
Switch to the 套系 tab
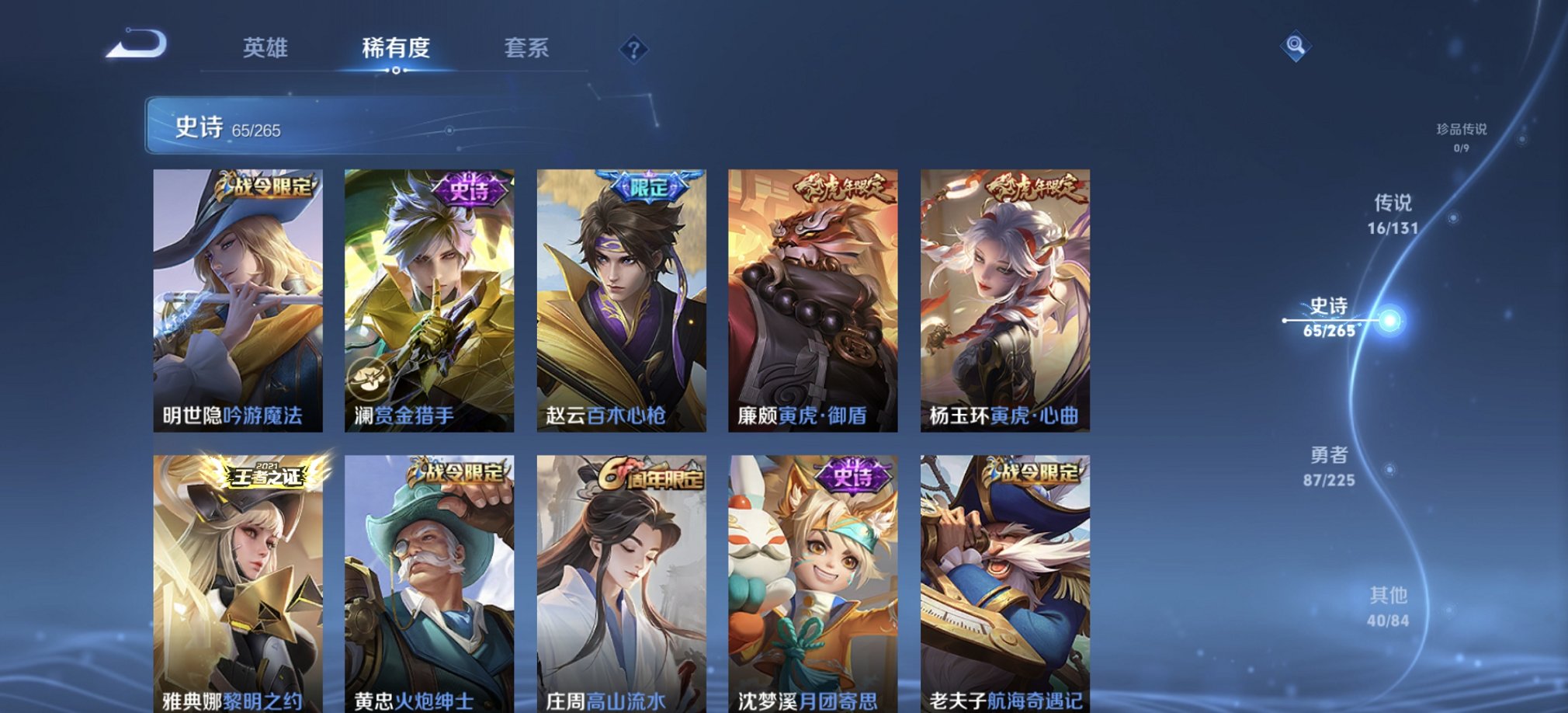pos(524,48)
